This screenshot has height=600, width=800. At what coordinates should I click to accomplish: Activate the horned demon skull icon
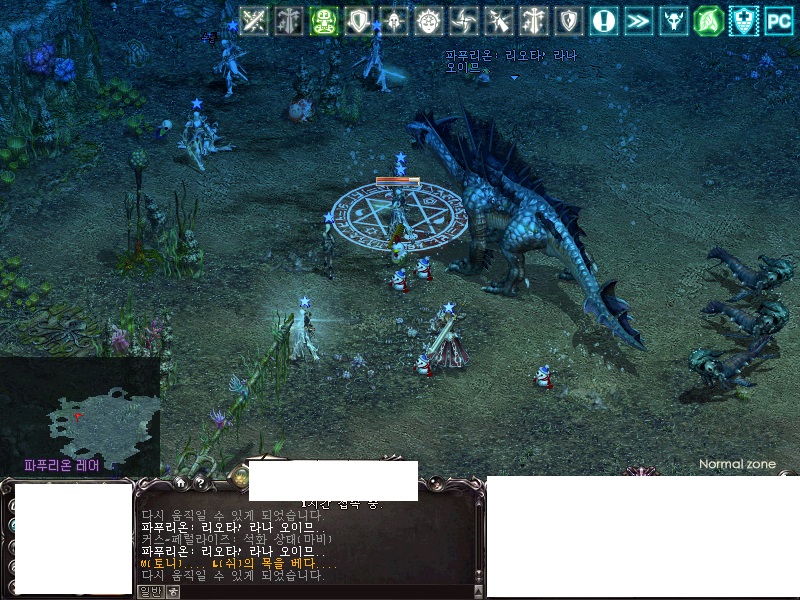[x=673, y=20]
